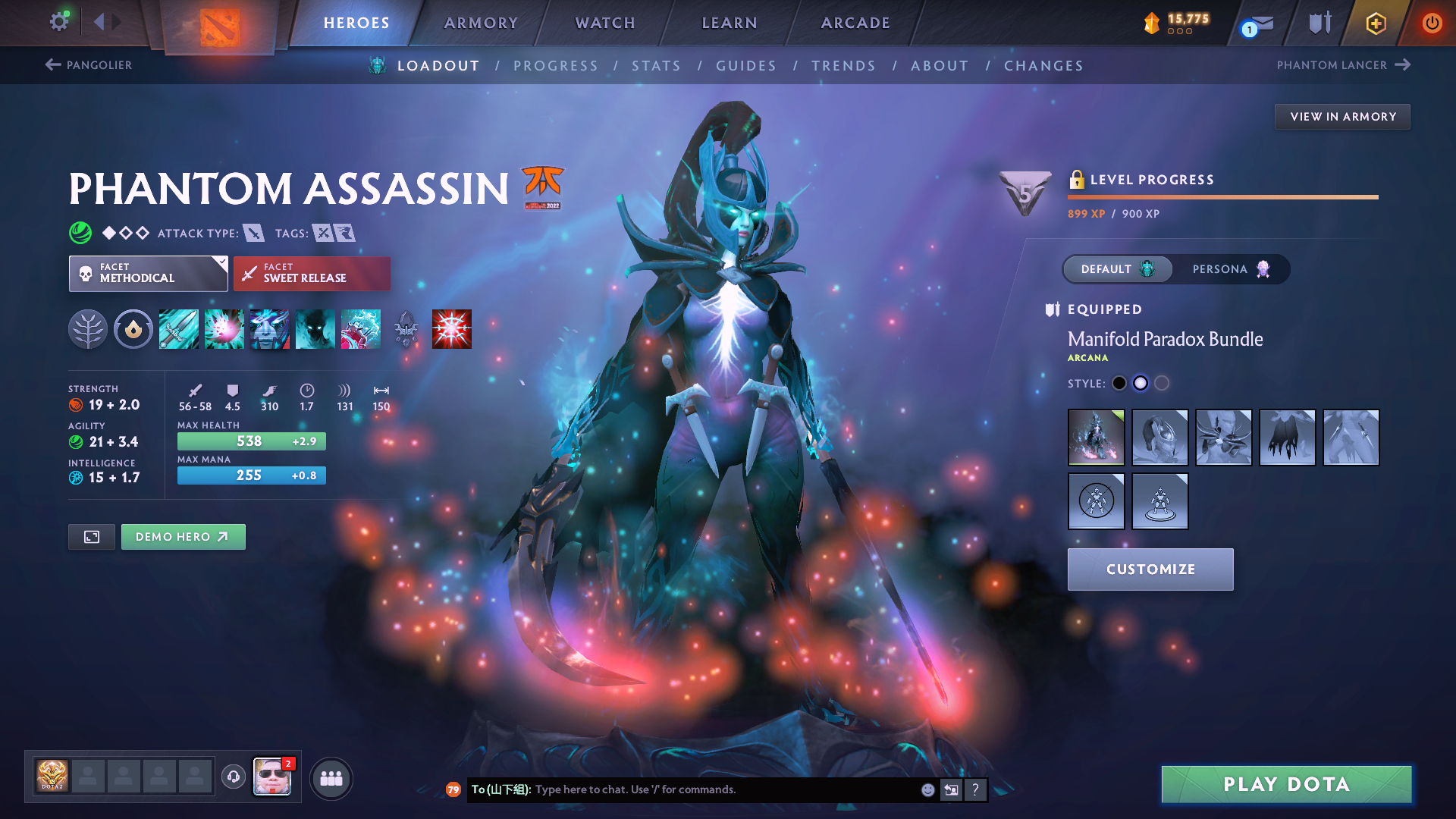
Task: Switch to the Persona model toggle
Action: [1229, 269]
